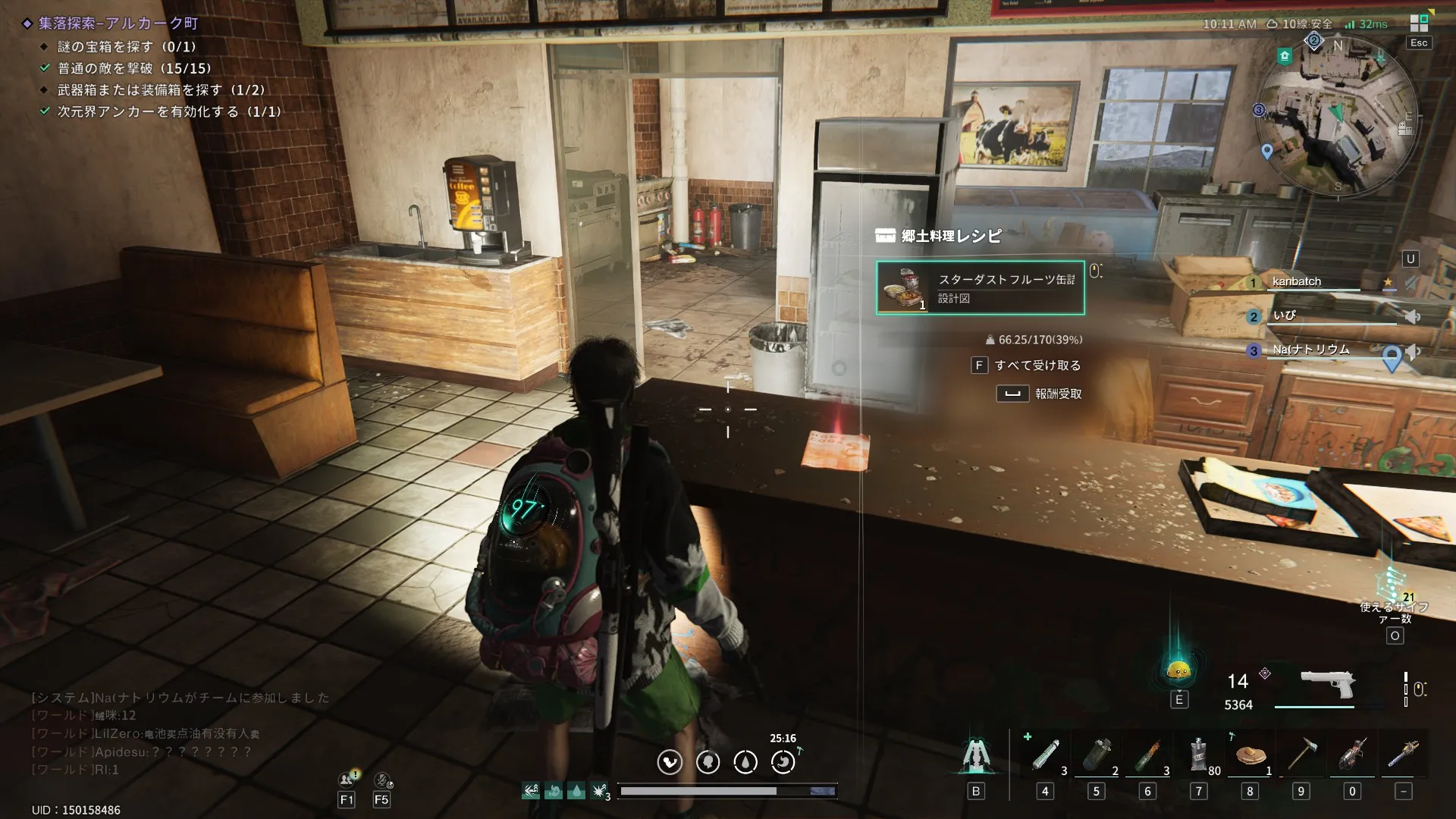Open the main menu grid icon

[x=1419, y=23]
